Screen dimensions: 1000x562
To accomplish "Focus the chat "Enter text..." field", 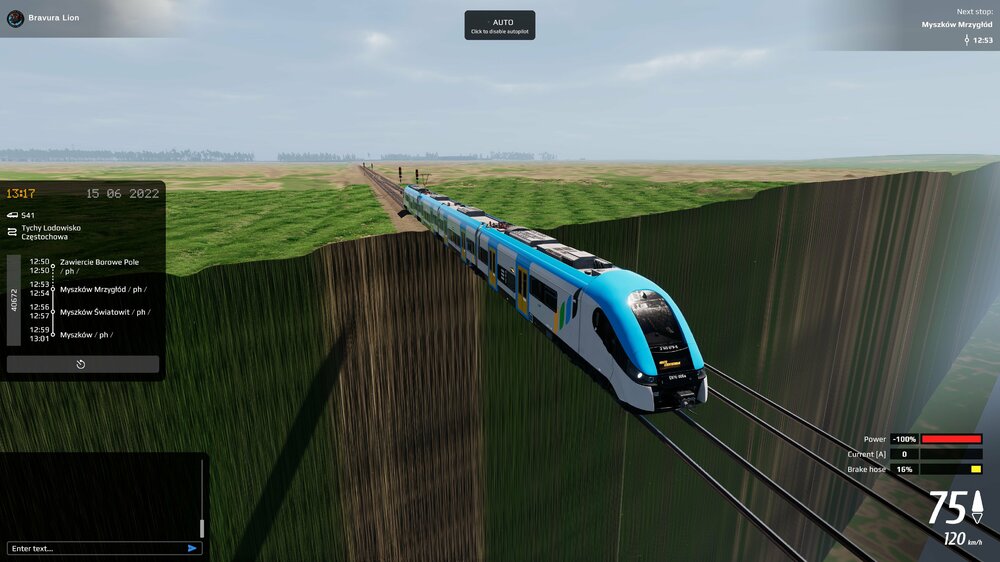I will pos(95,548).
